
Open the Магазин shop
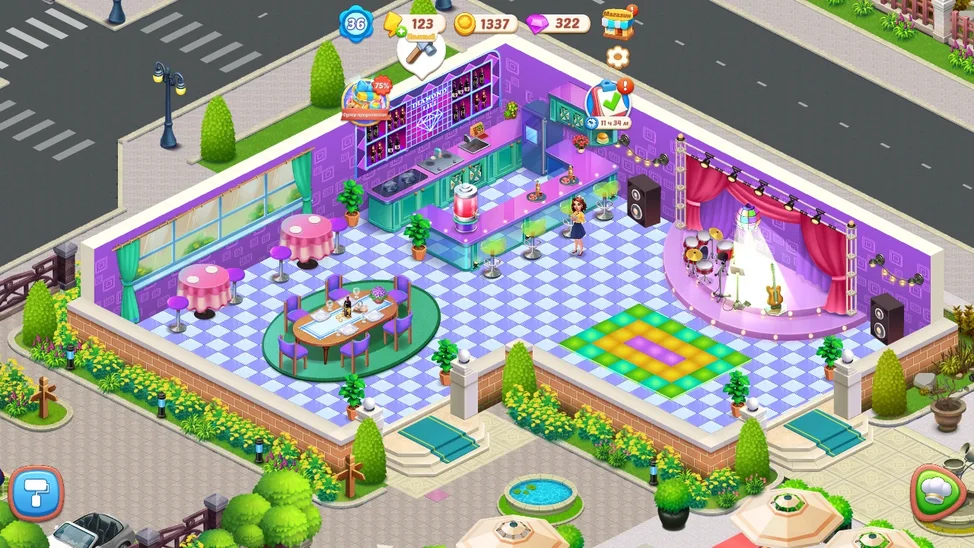(619, 23)
